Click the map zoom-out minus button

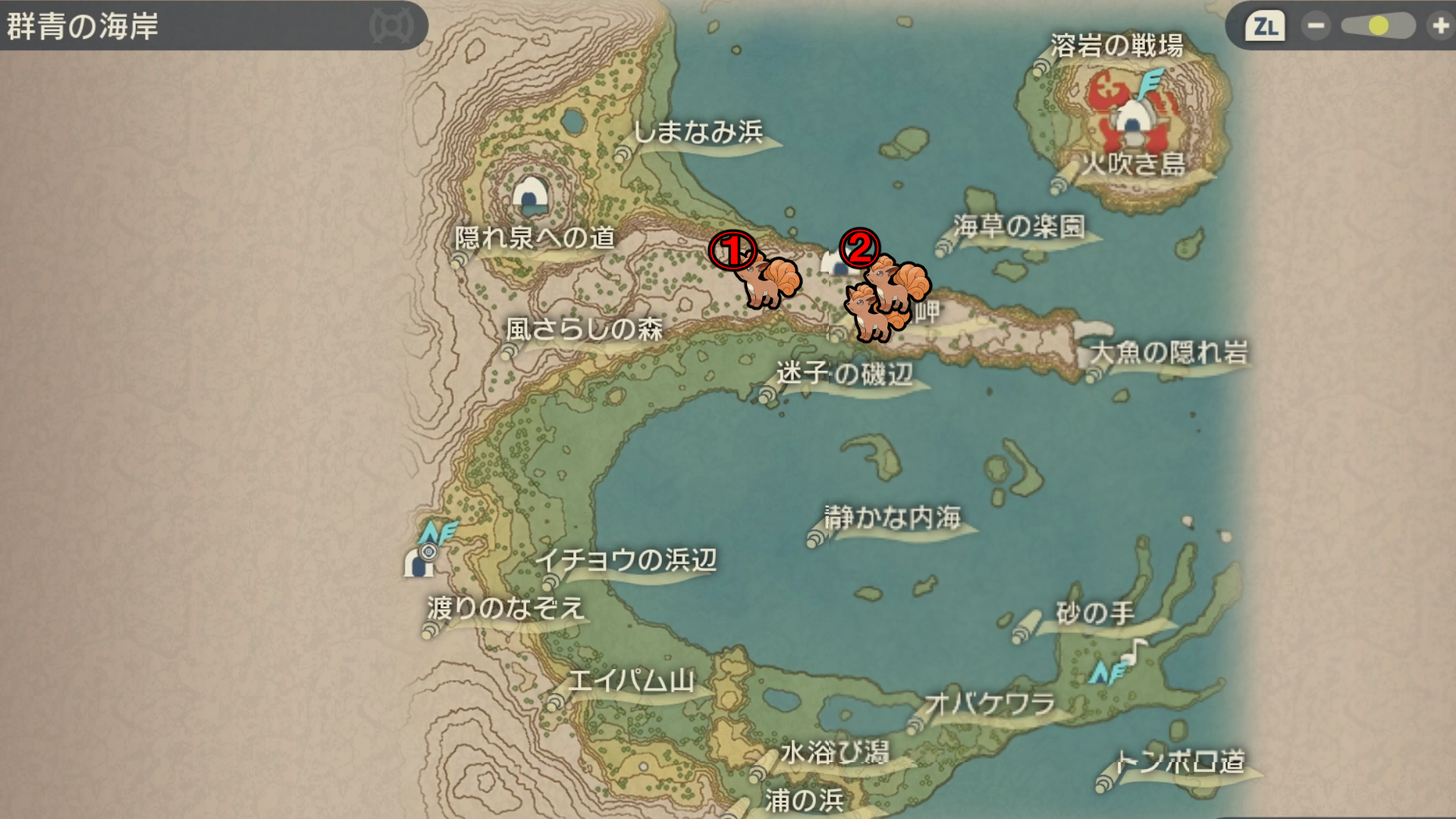point(1316,27)
